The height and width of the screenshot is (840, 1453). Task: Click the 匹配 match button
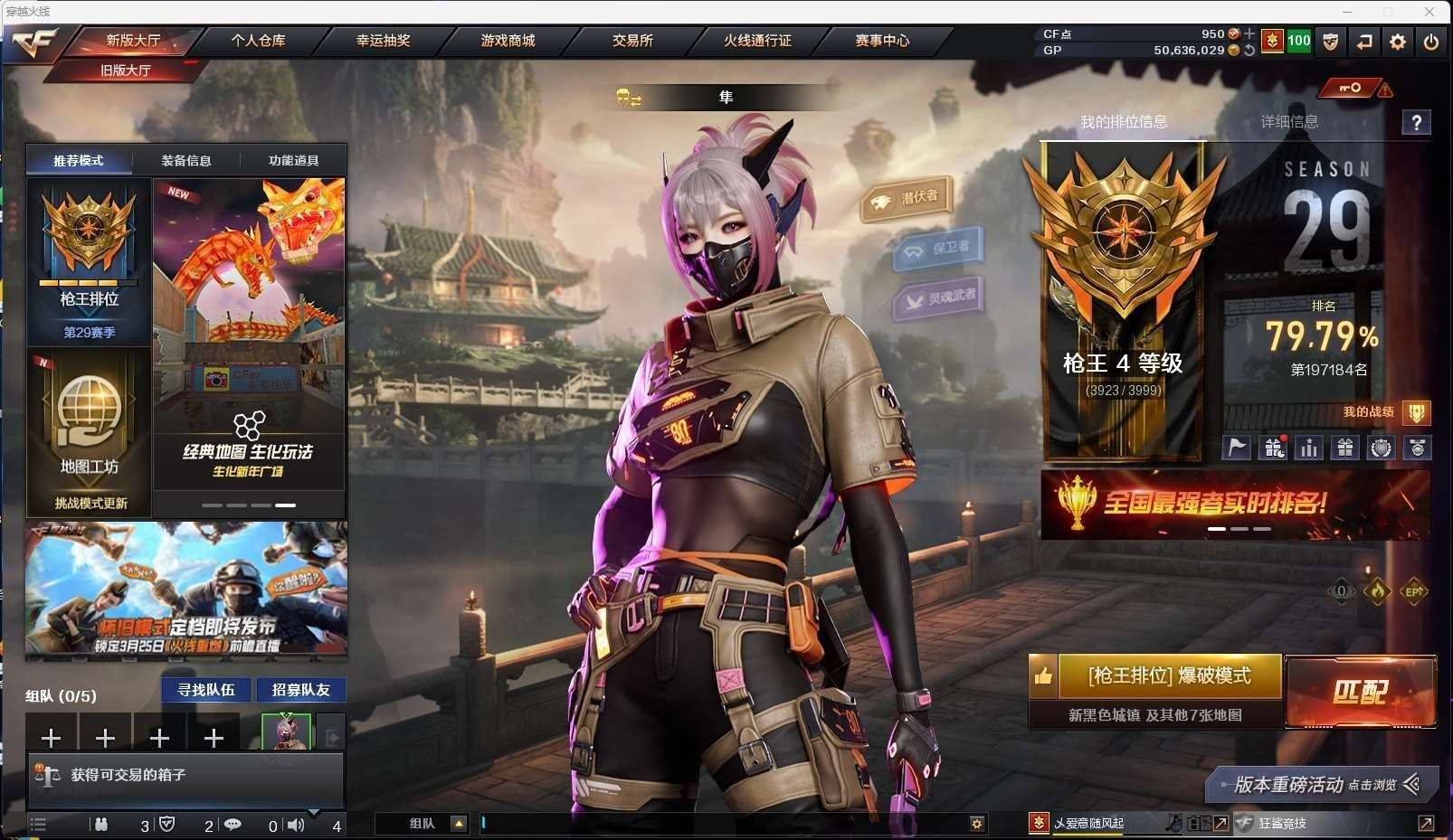pyautogui.click(x=1360, y=692)
